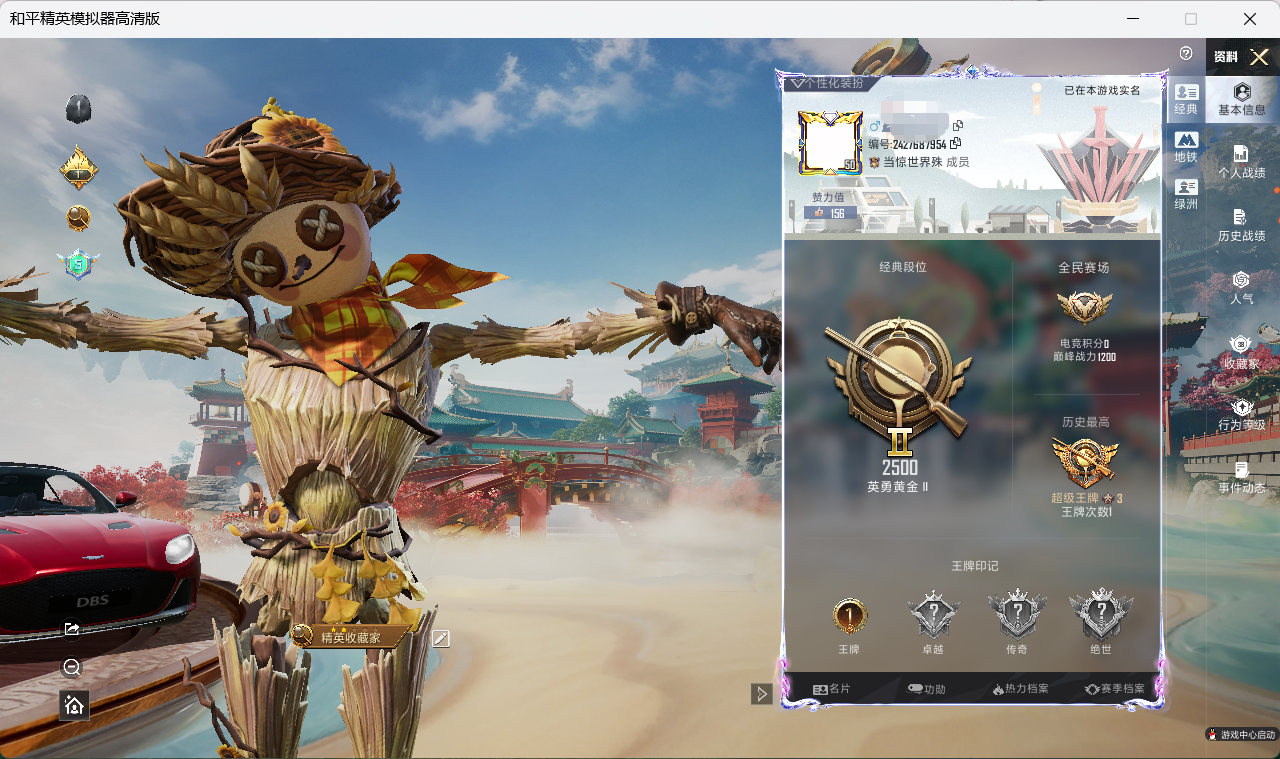Open the 功勋 merit tab
This screenshot has height=759, width=1280.
[x=926, y=689]
